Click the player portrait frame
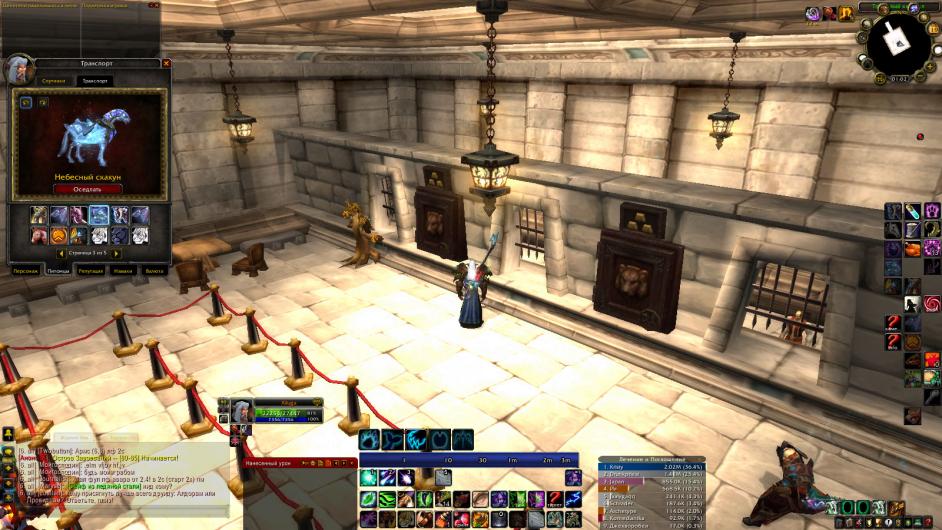This screenshot has width=942, height=530. click(241, 411)
